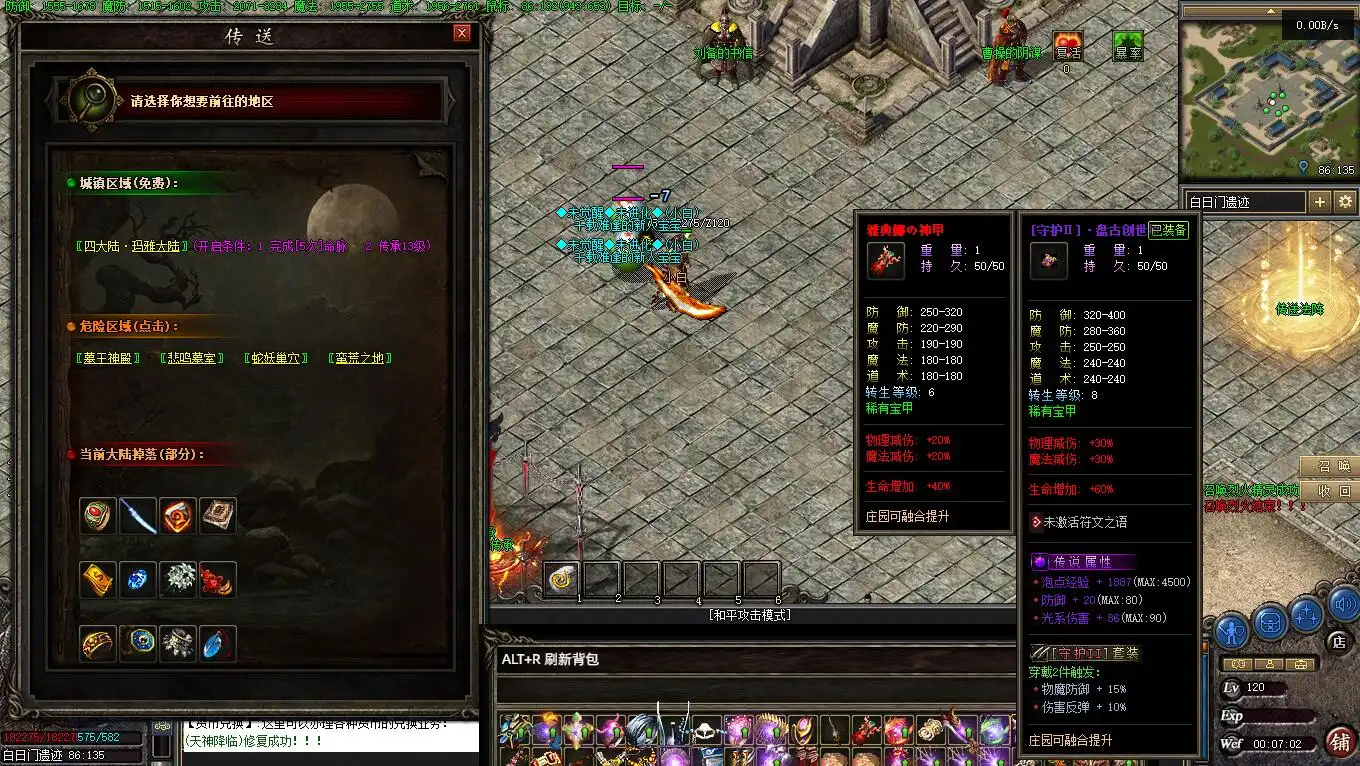The height and width of the screenshot is (766, 1360).
Task: Open settings with the gear button
Action: tap(1345, 202)
